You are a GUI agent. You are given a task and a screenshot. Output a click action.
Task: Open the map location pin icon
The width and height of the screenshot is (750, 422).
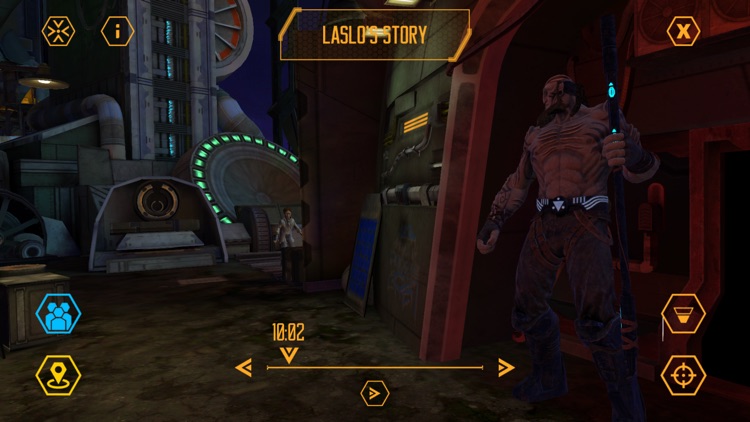58,374
